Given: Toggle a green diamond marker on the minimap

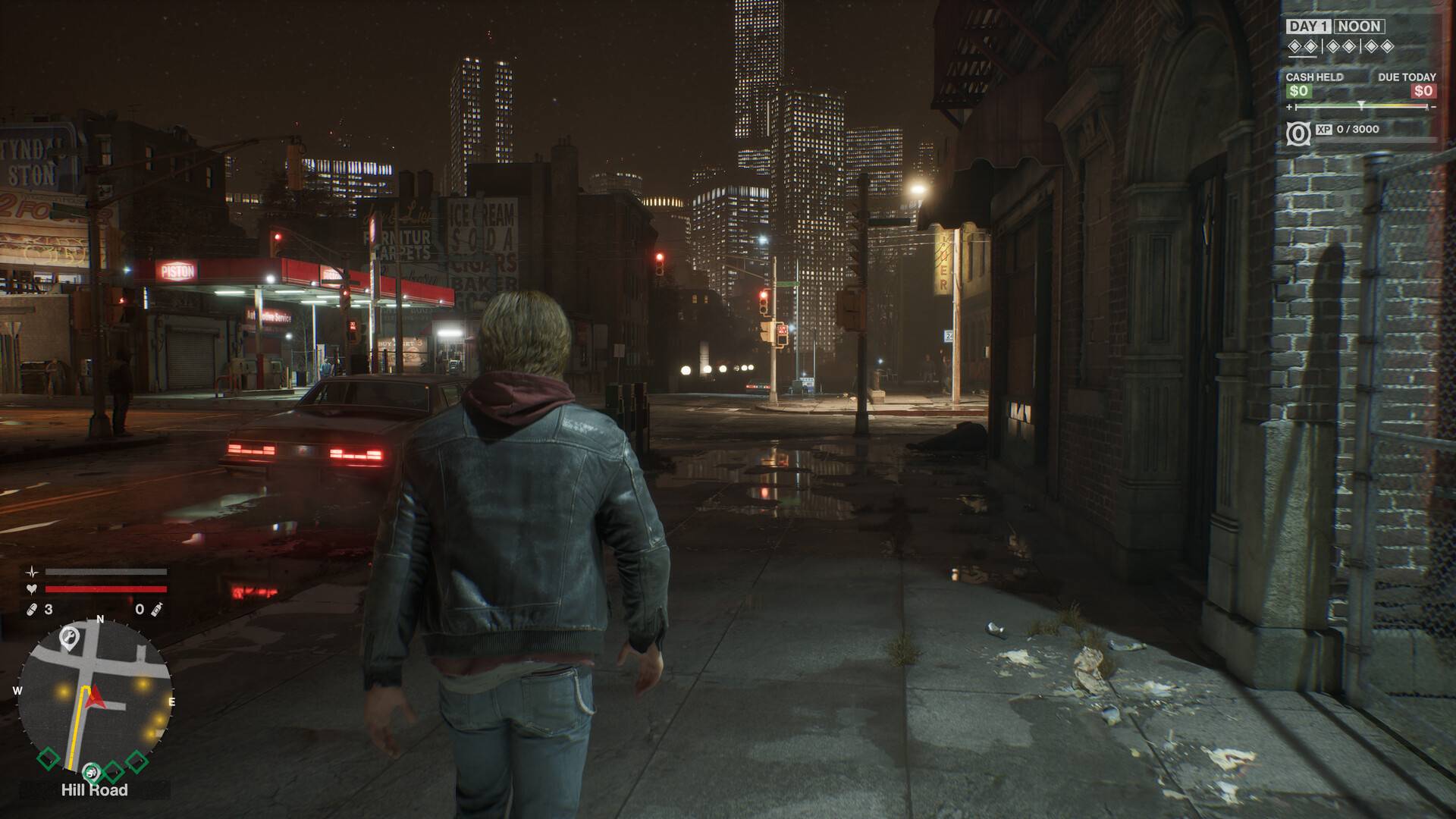Looking at the screenshot, I should pos(48,759).
